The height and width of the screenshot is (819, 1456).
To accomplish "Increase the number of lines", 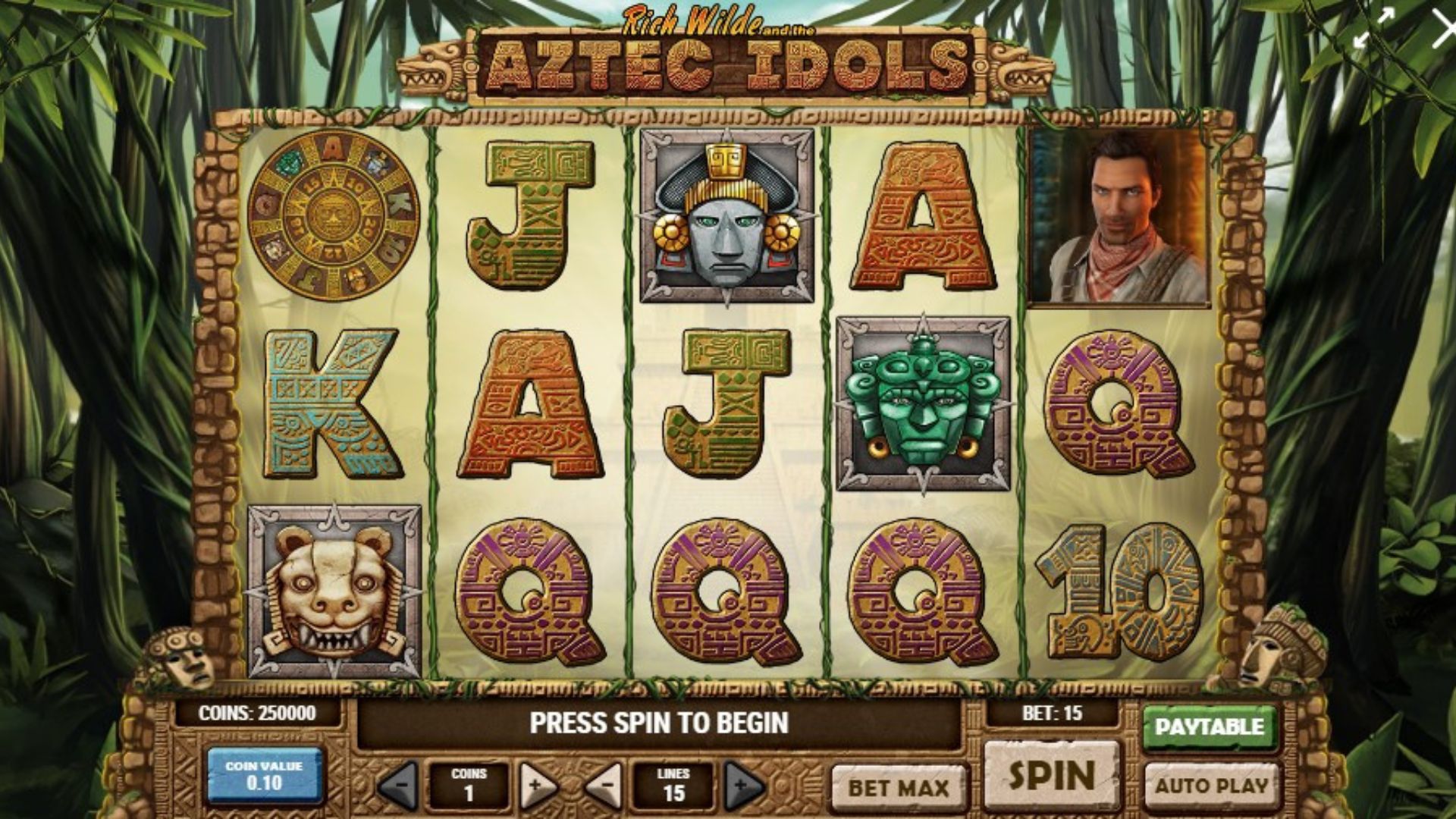I will click(742, 786).
